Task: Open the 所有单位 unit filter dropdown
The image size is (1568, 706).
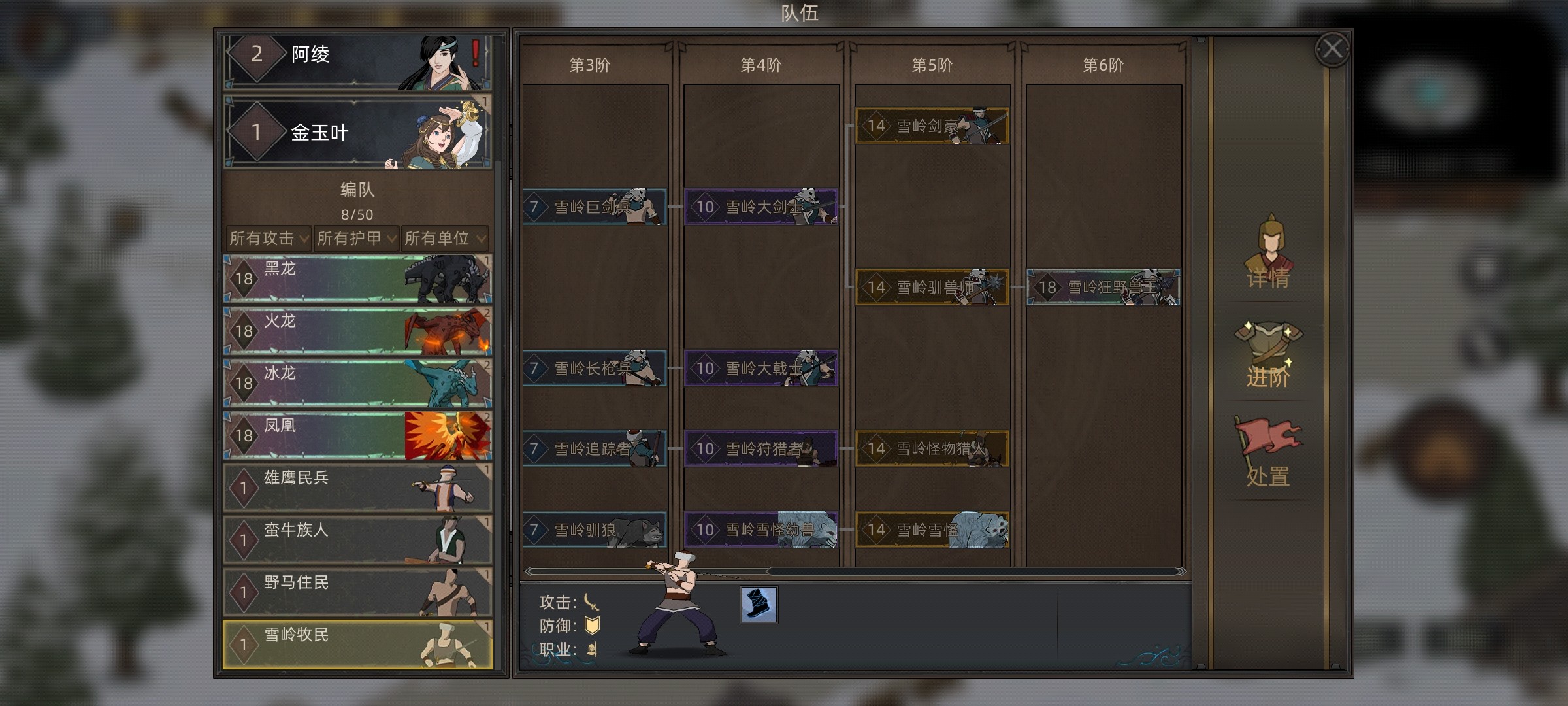Action: click(444, 239)
